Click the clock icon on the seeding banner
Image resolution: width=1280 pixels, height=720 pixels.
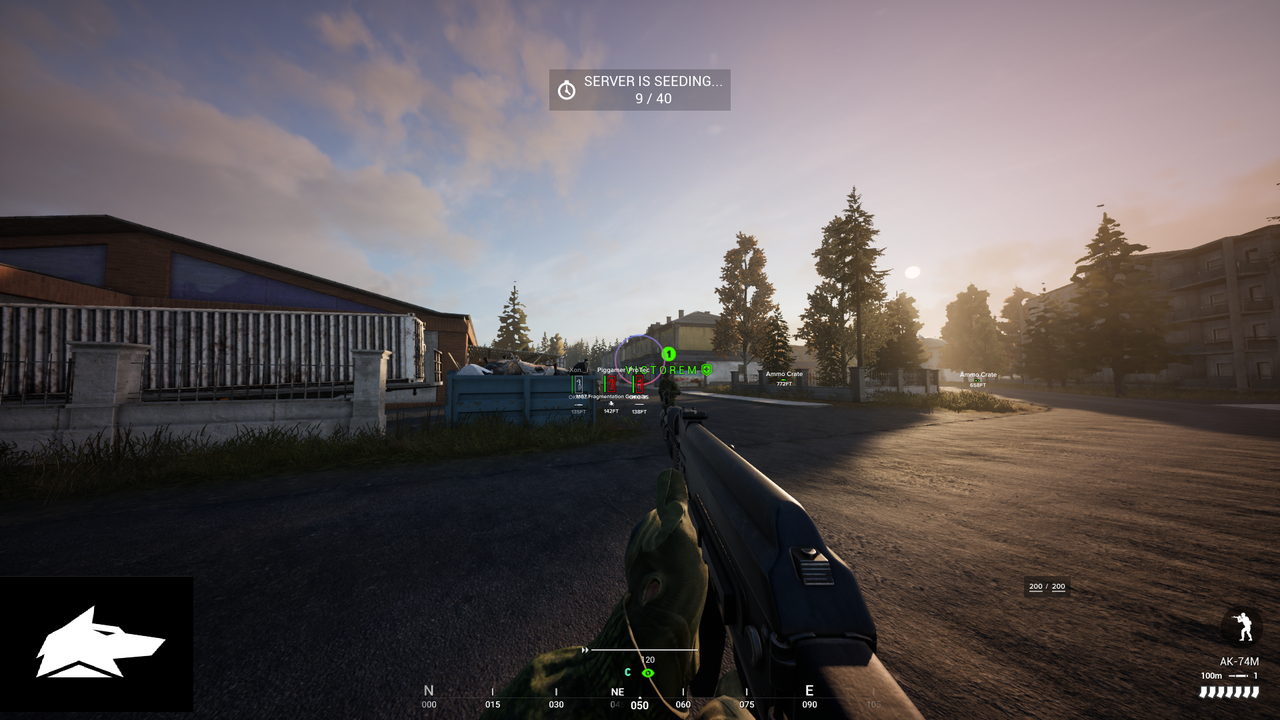(565, 89)
